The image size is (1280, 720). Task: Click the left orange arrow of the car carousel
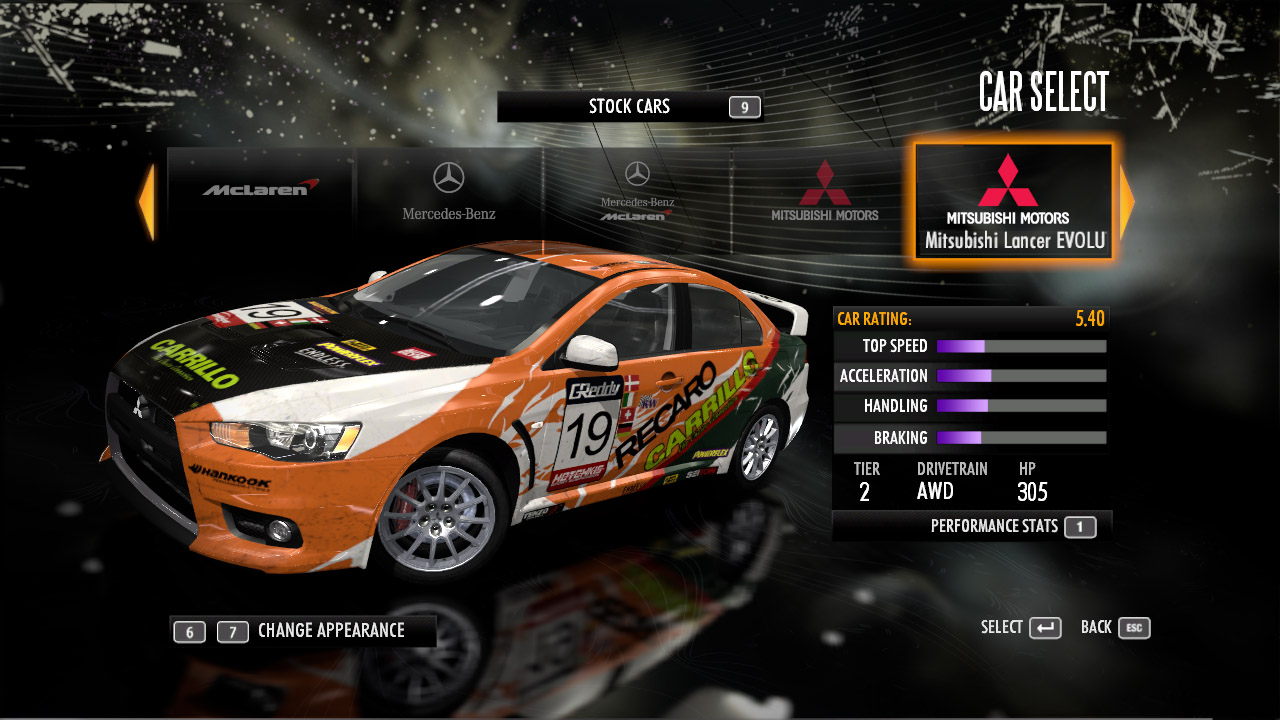tap(147, 202)
